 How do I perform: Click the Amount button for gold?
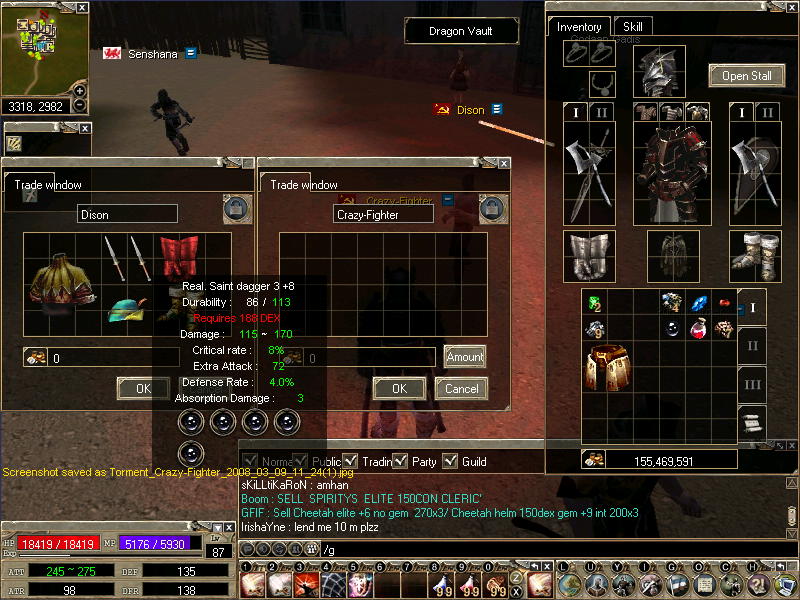point(465,357)
